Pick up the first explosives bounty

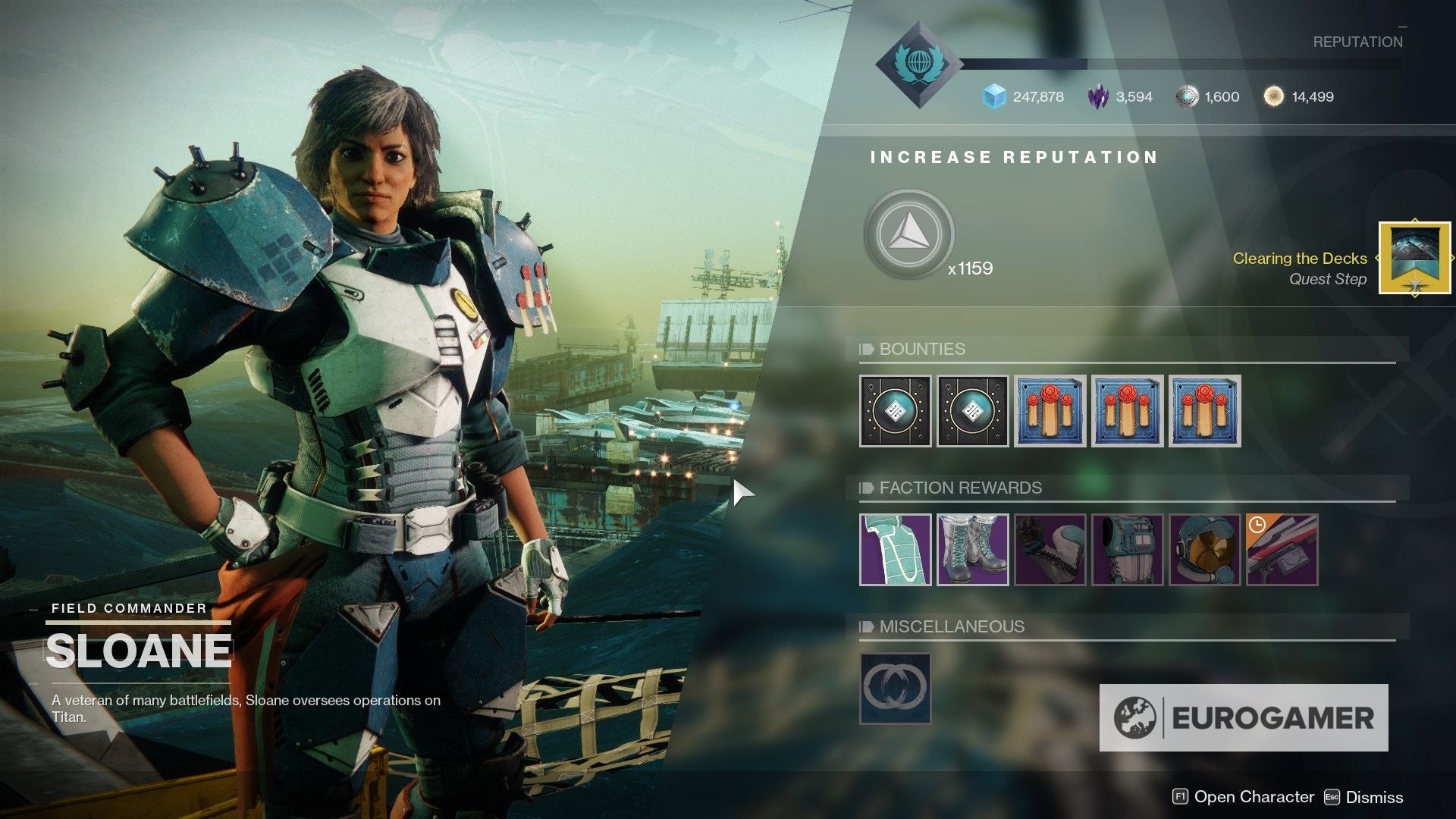[x=1050, y=413]
